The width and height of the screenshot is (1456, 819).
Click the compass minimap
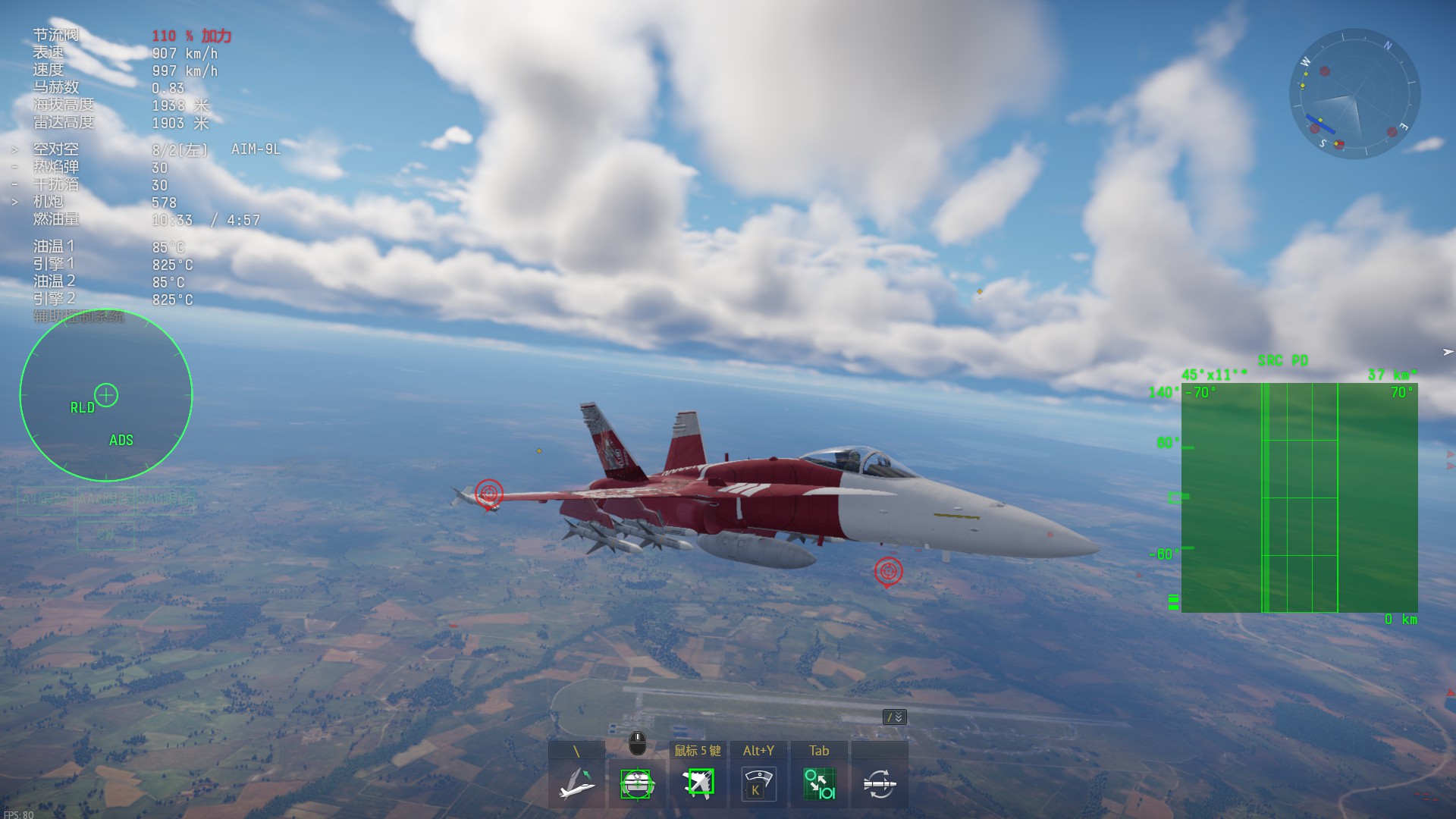coord(1354,94)
